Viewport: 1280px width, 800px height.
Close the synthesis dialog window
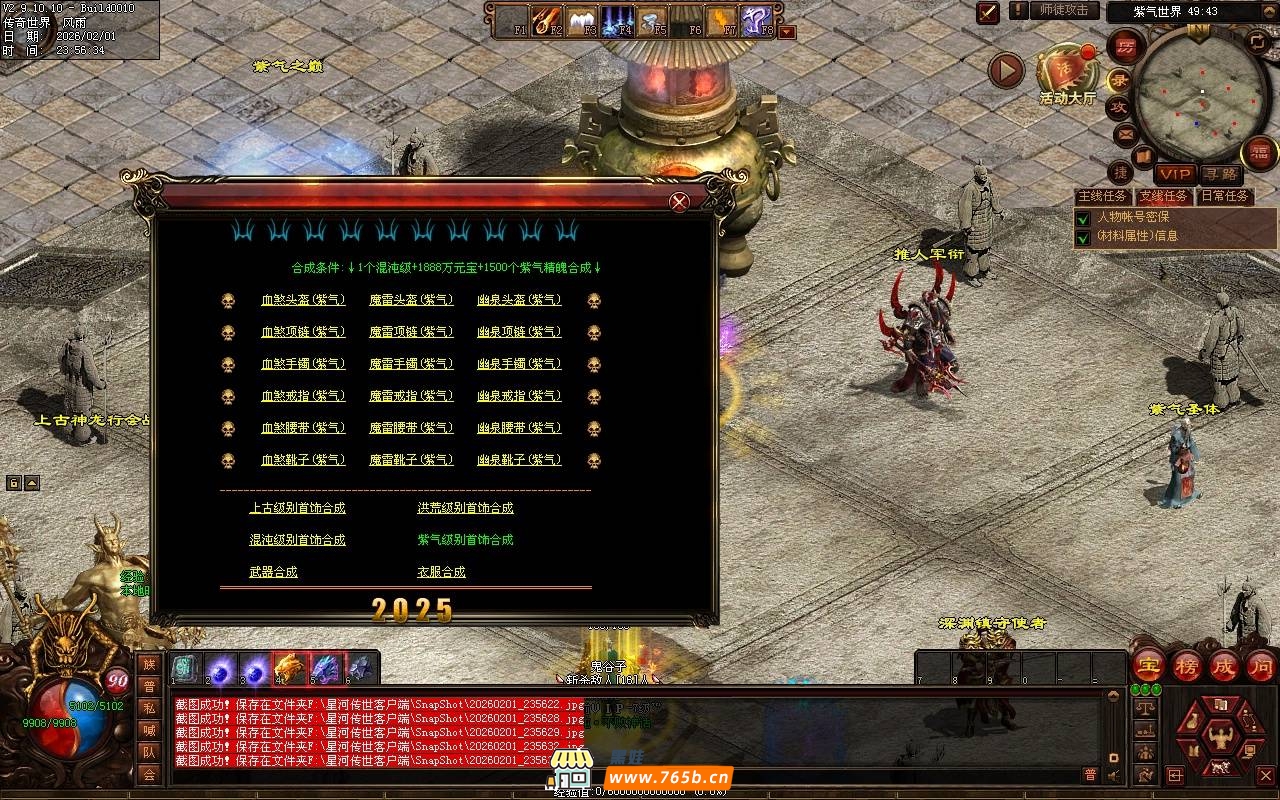coord(679,202)
